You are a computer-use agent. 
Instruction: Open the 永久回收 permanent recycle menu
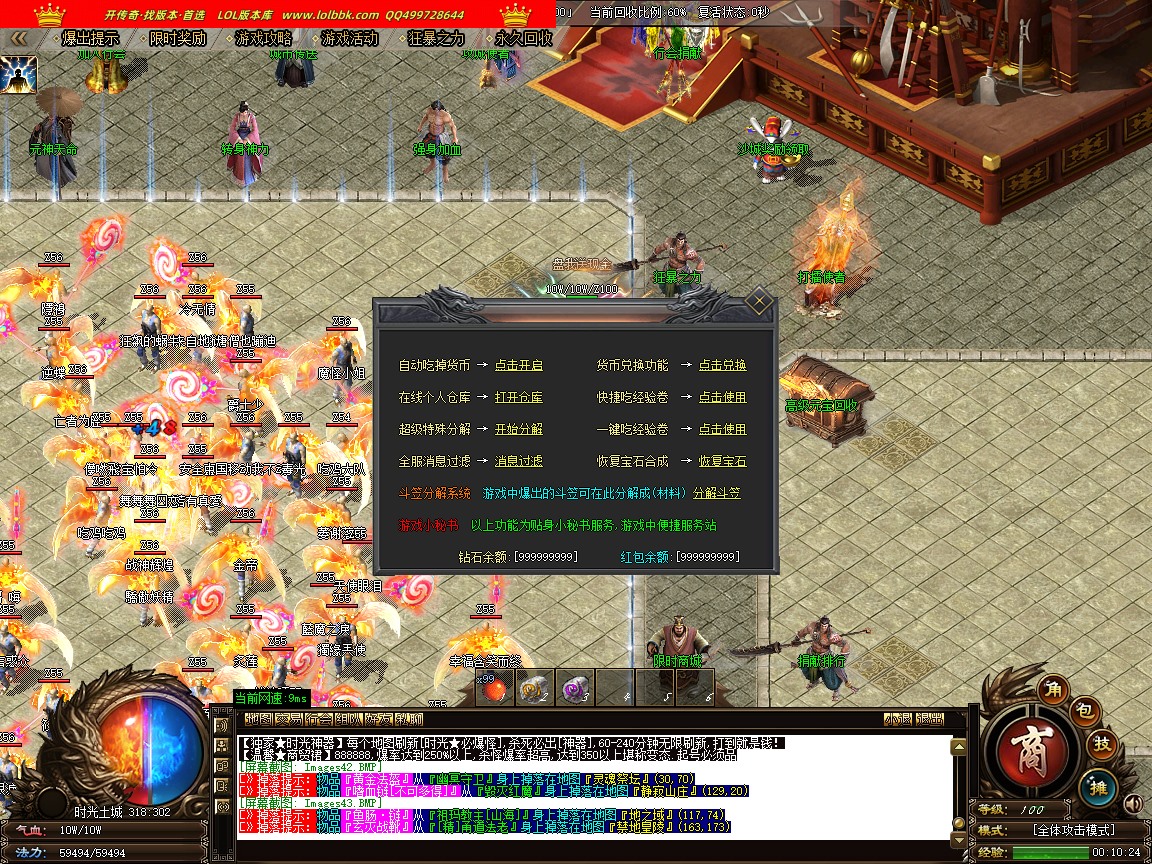[523, 39]
